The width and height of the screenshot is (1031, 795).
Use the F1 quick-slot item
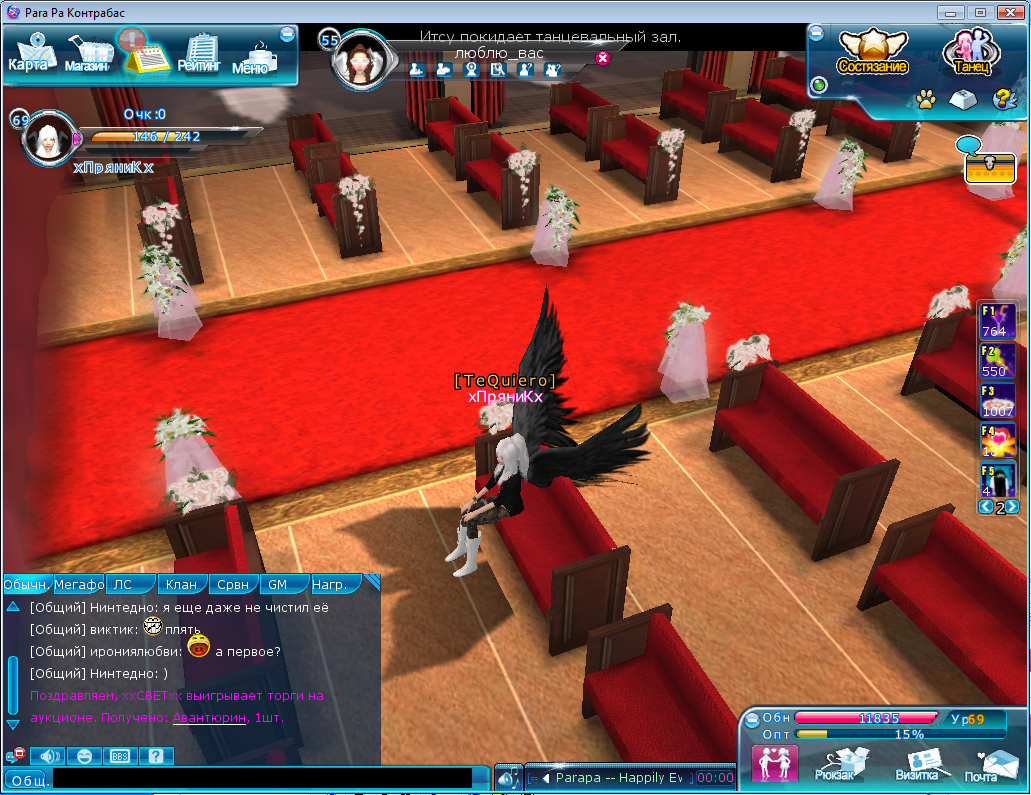[998, 322]
